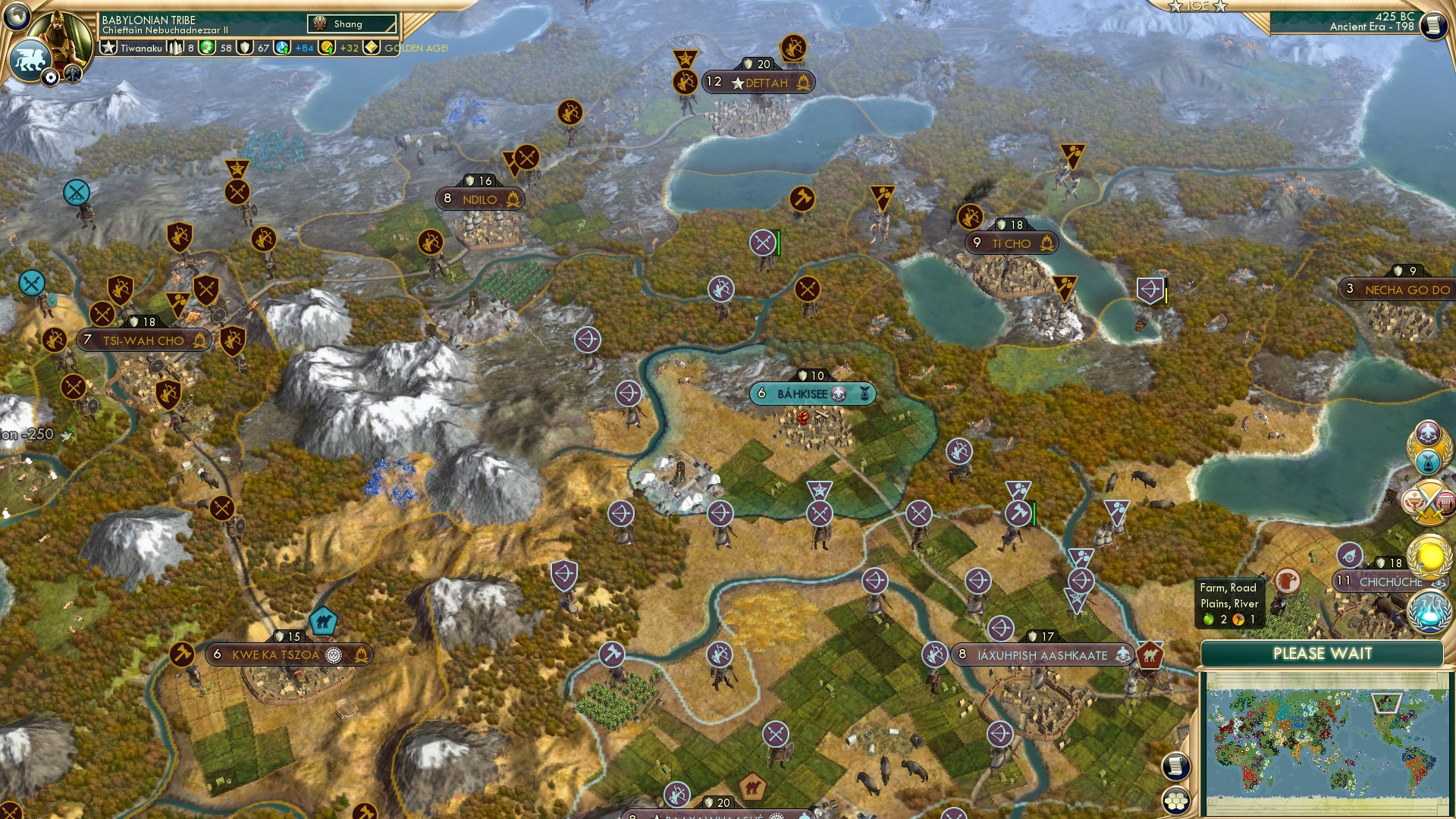
Task: Open diplomacy using the crossed swords medallion
Action: [x=1429, y=501]
